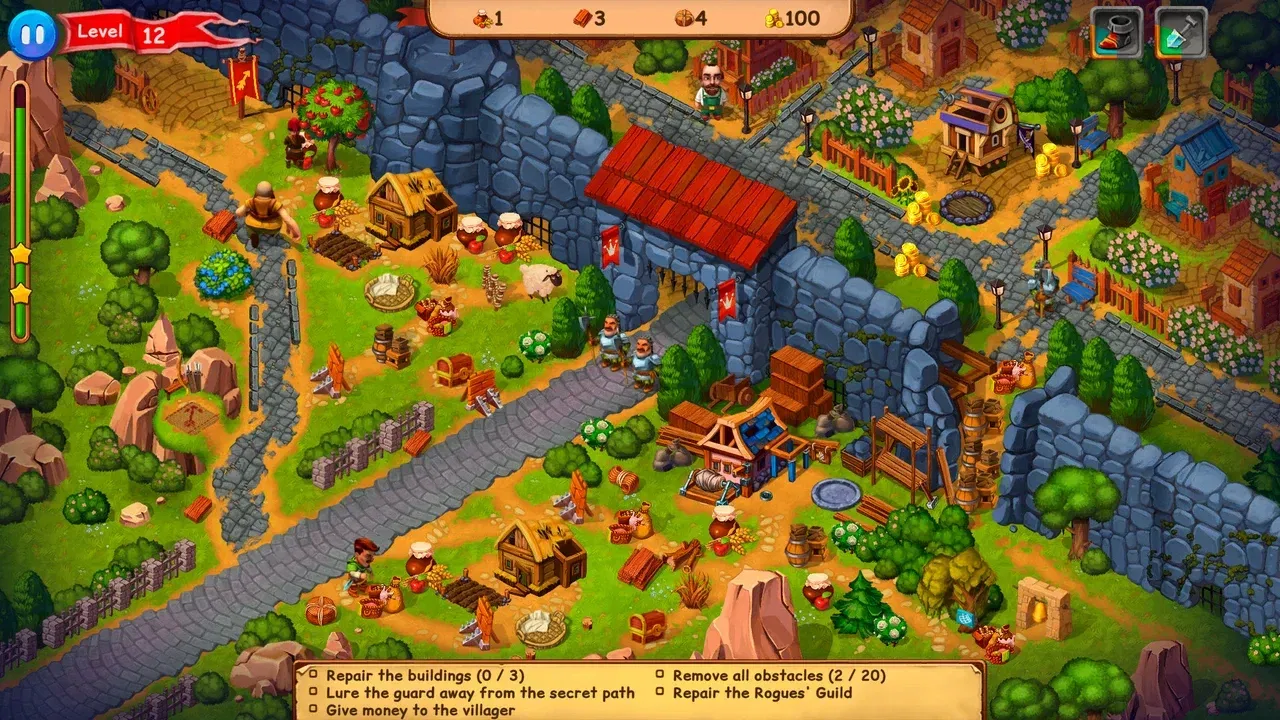Pause the game with the pause button
1280x720 pixels.
30,33
